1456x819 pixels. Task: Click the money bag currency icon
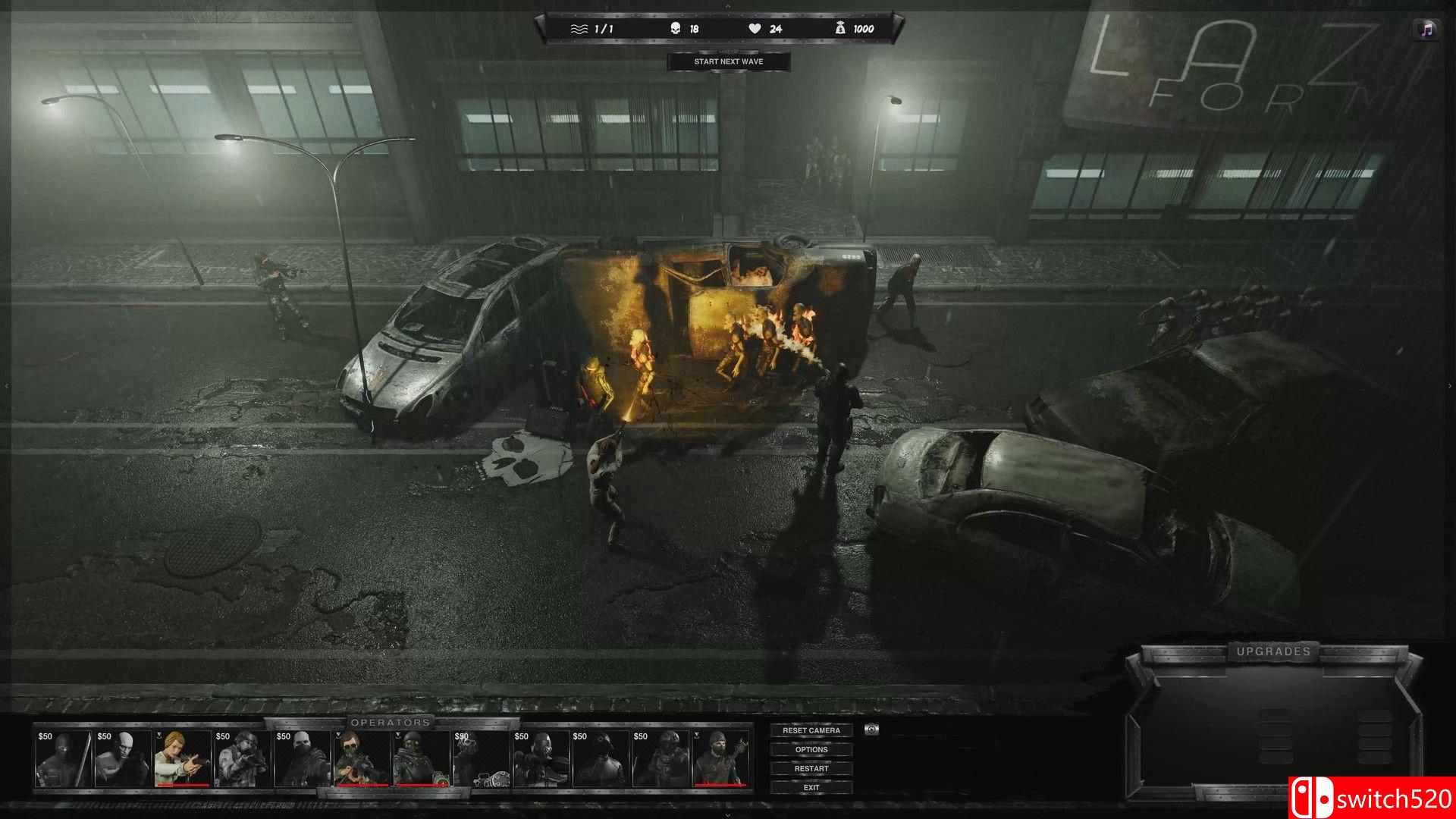tap(841, 28)
